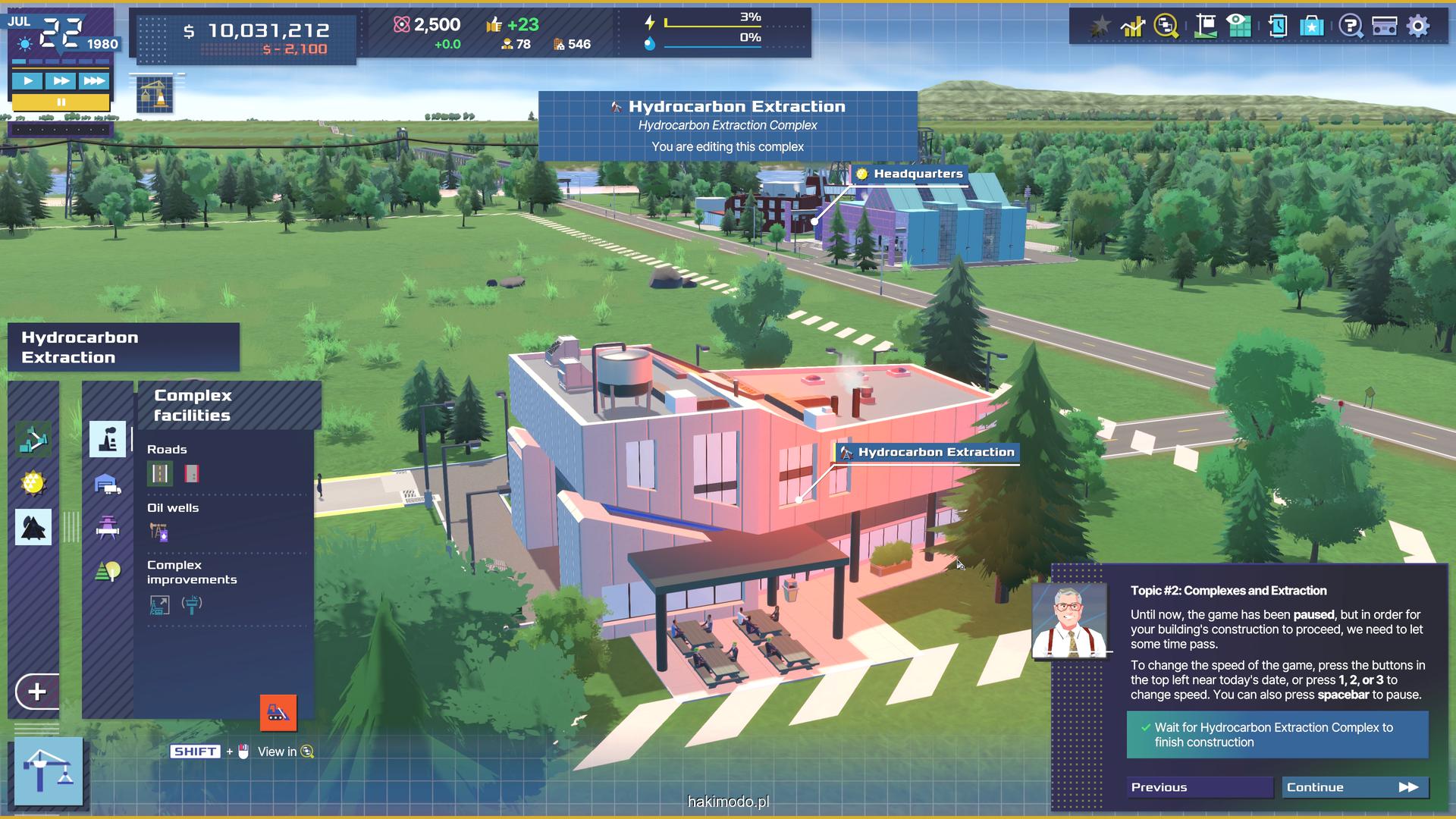Click the yellow pause button
Screen dimensions: 1456x819
61,102
